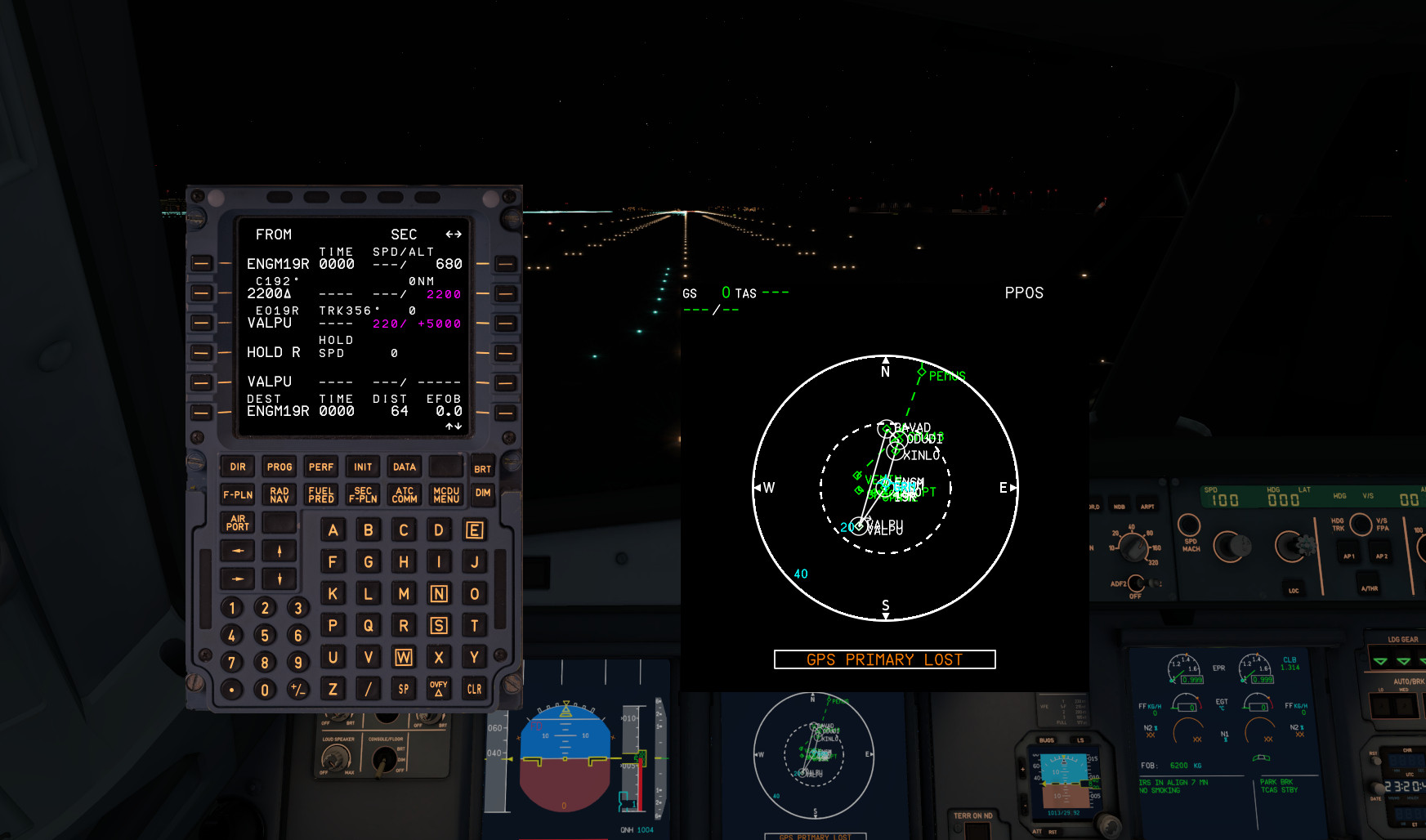Tap the OVFY overfly key

pyautogui.click(x=439, y=689)
